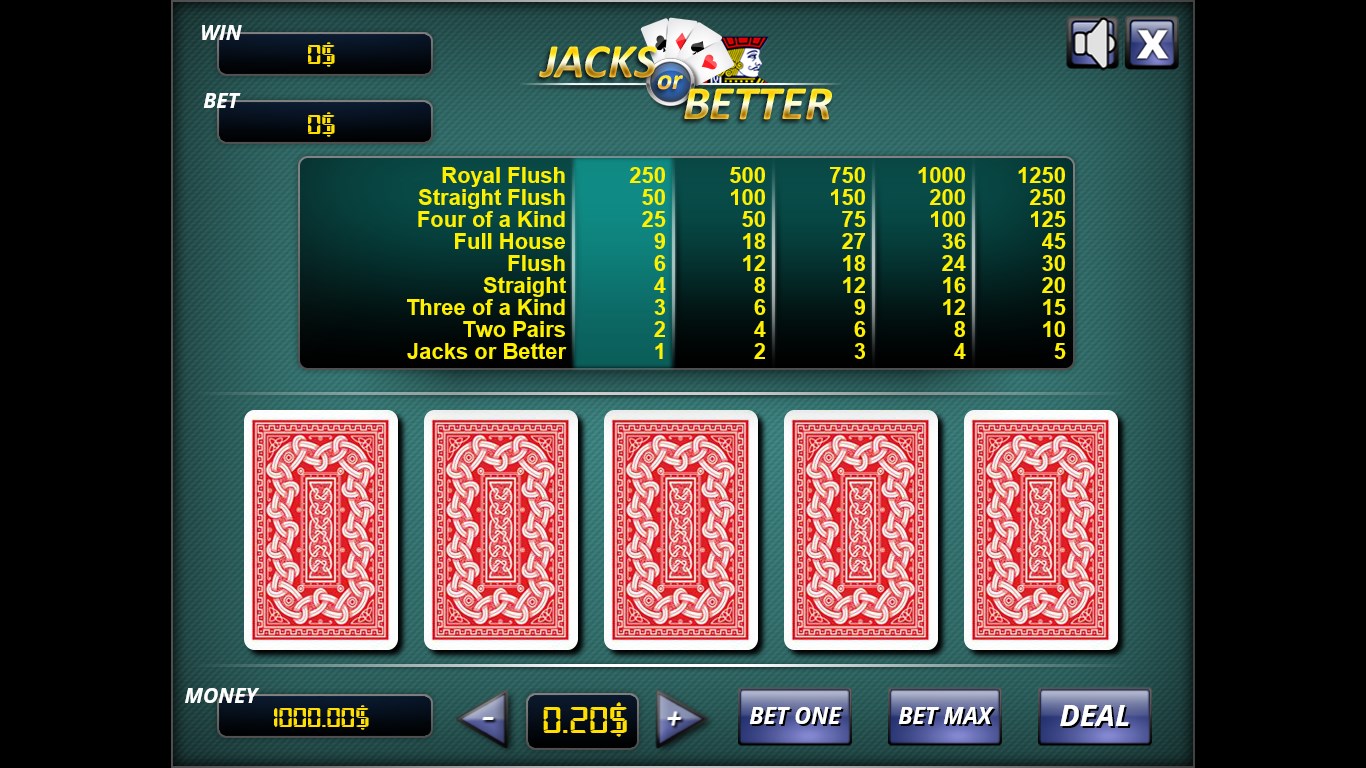This screenshot has width=1366, height=768.
Task: Choose the BET ONE button
Action: [x=795, y=716]
